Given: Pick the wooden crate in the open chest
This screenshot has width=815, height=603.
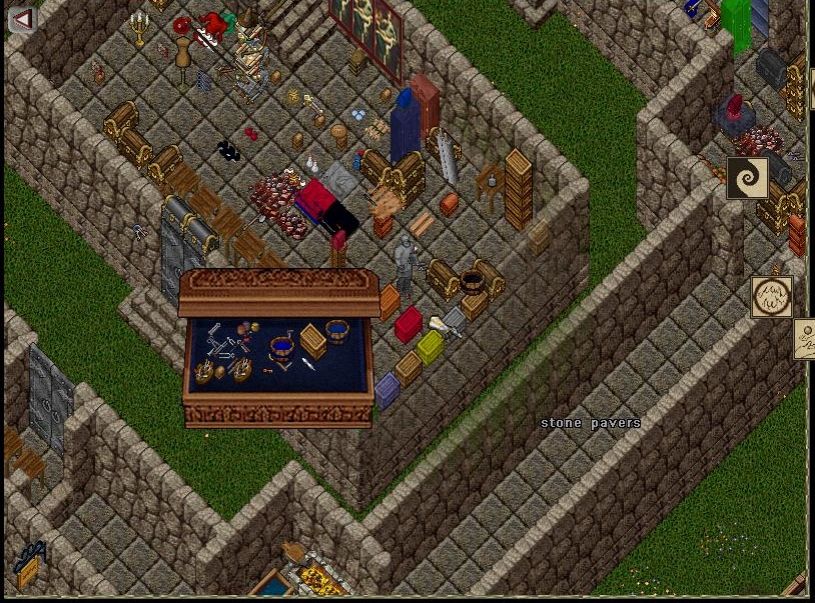Looking at the screenshot, I should (313, 340).
